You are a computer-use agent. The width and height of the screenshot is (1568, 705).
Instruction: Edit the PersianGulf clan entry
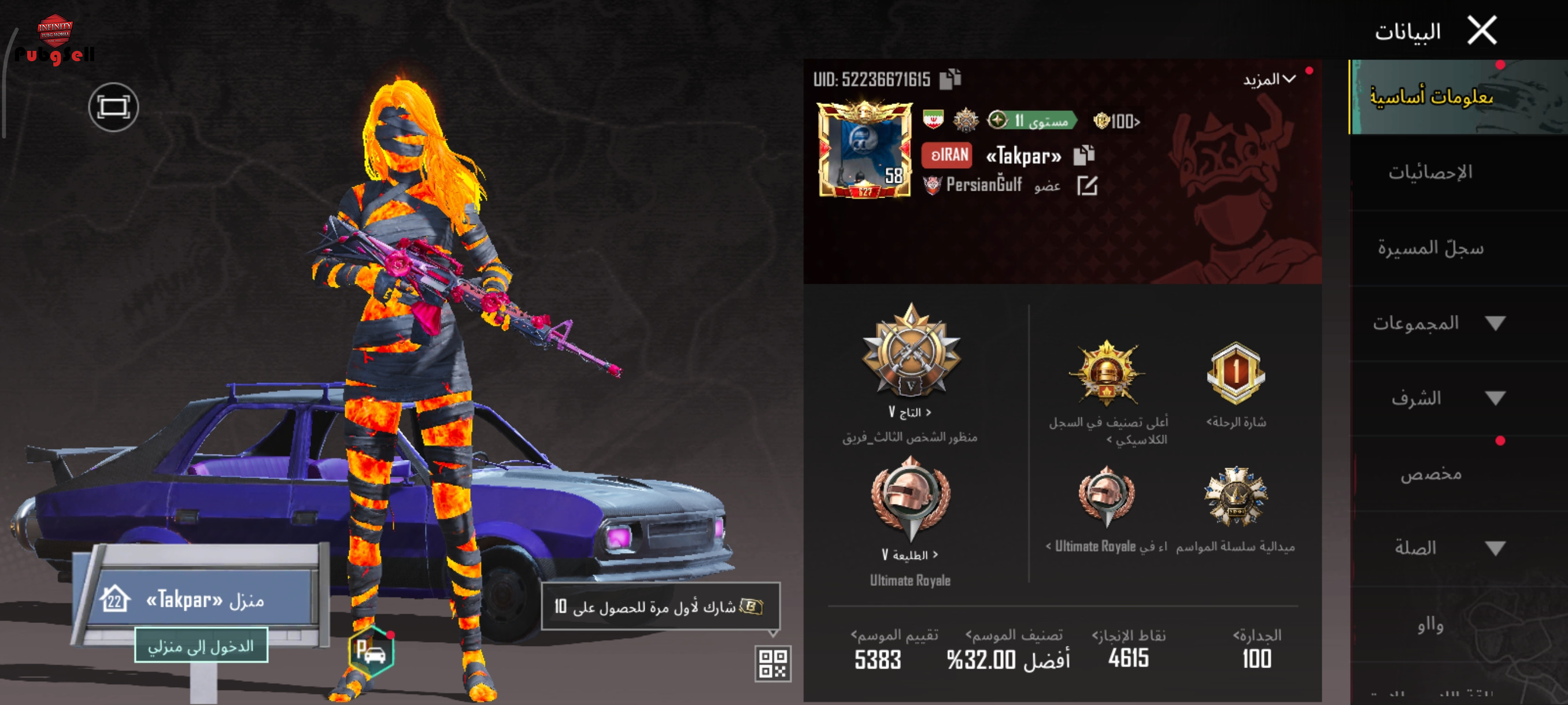(1087, 185)
